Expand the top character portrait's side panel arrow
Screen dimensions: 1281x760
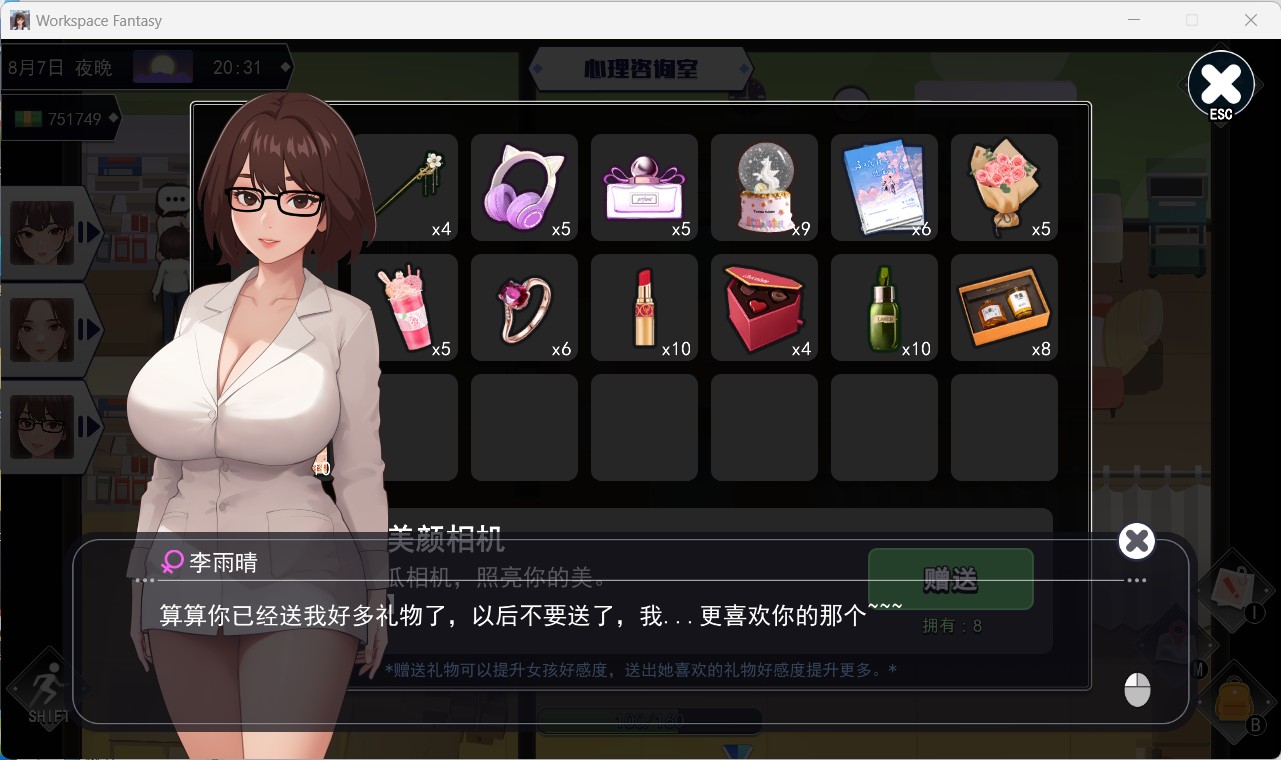pyautogui.click(x=88, y=232)
